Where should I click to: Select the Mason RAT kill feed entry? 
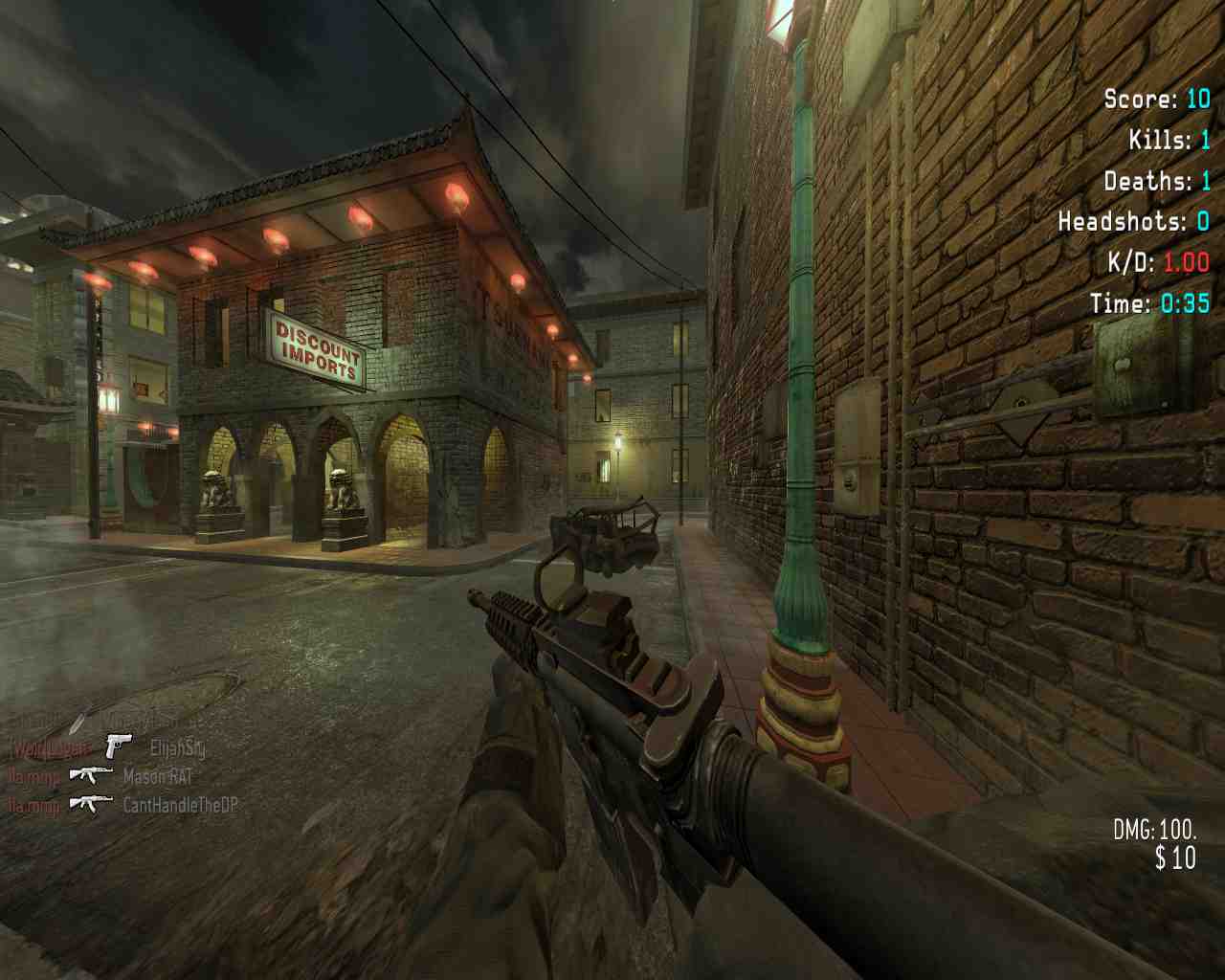click(x=158, y=776)
